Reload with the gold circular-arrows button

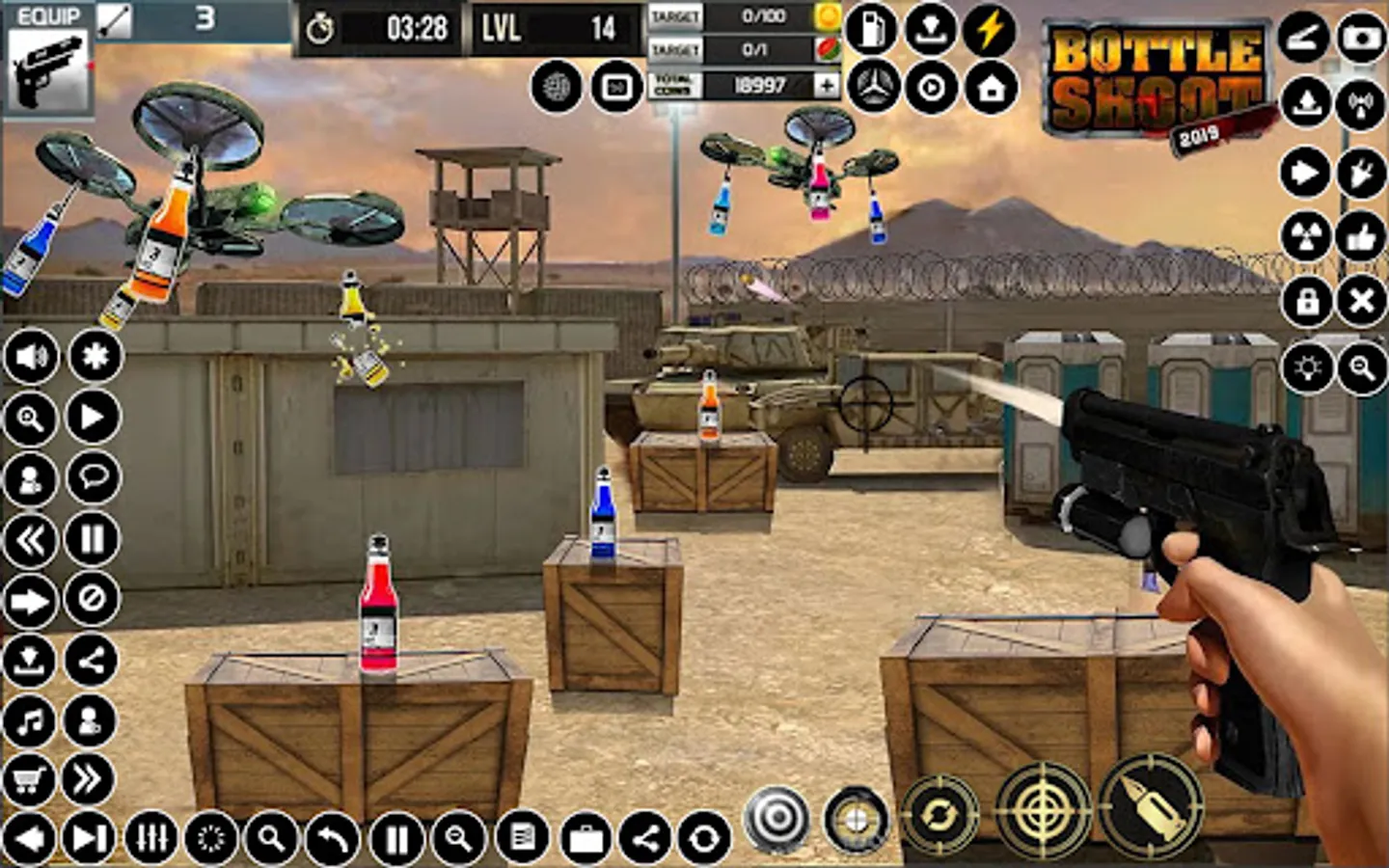[x=939, y=816]
